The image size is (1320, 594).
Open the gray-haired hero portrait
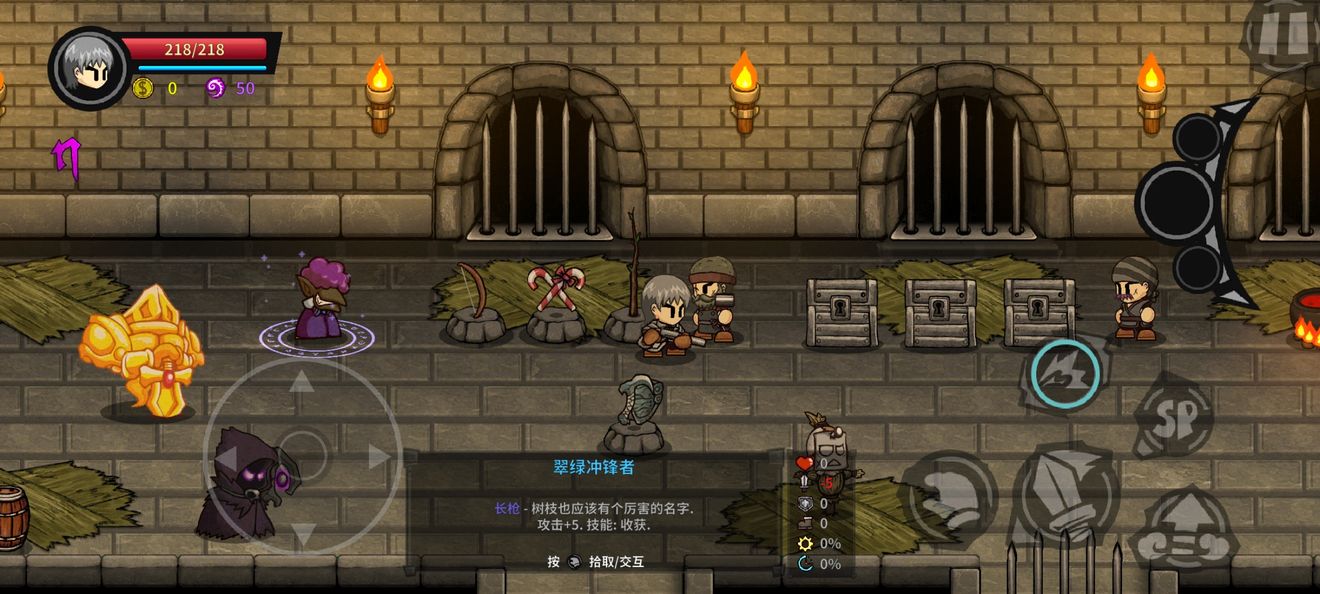88,68
